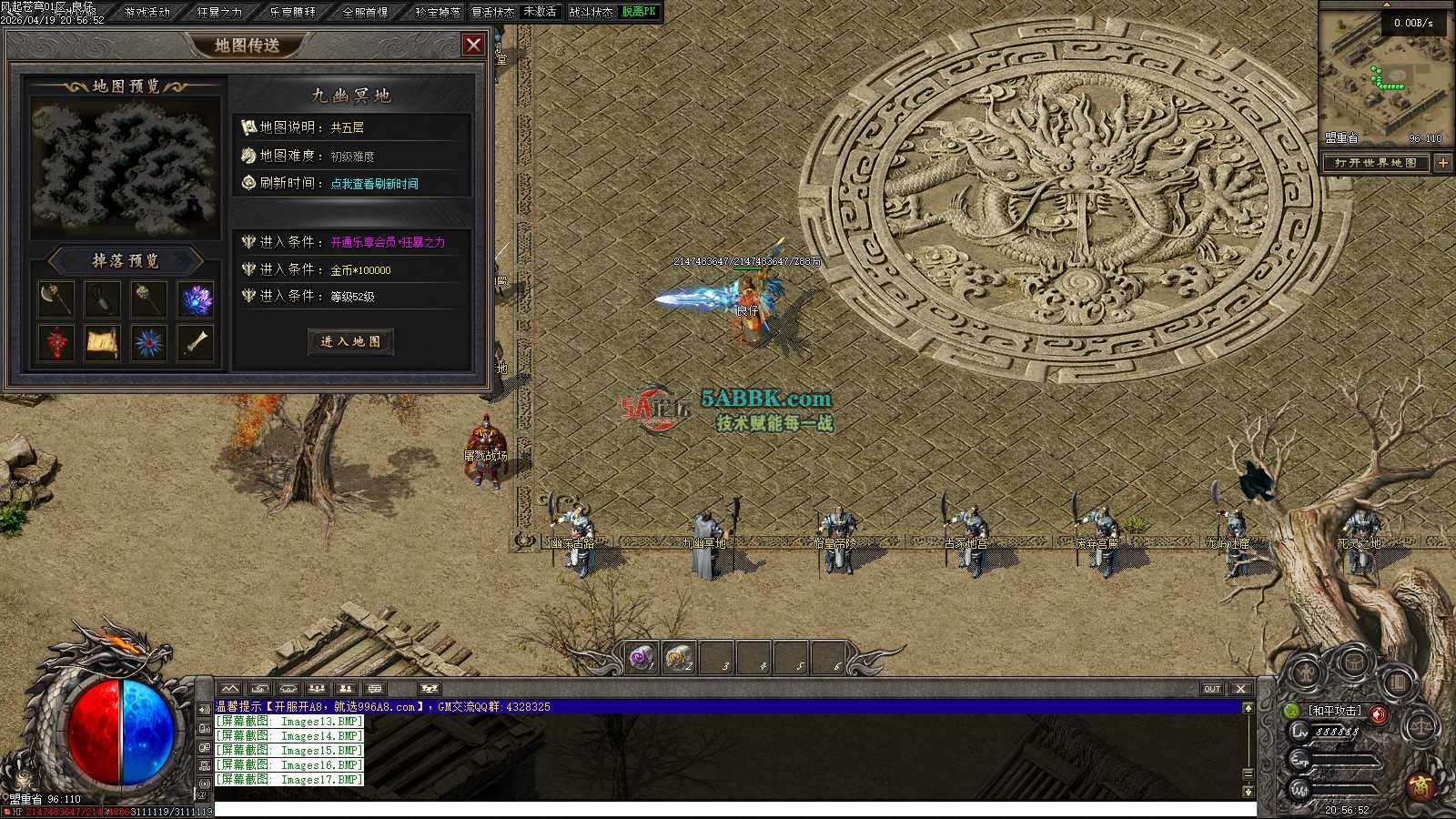
Task: Toggle the red sound speaker button
Action: pos(1379,714)
